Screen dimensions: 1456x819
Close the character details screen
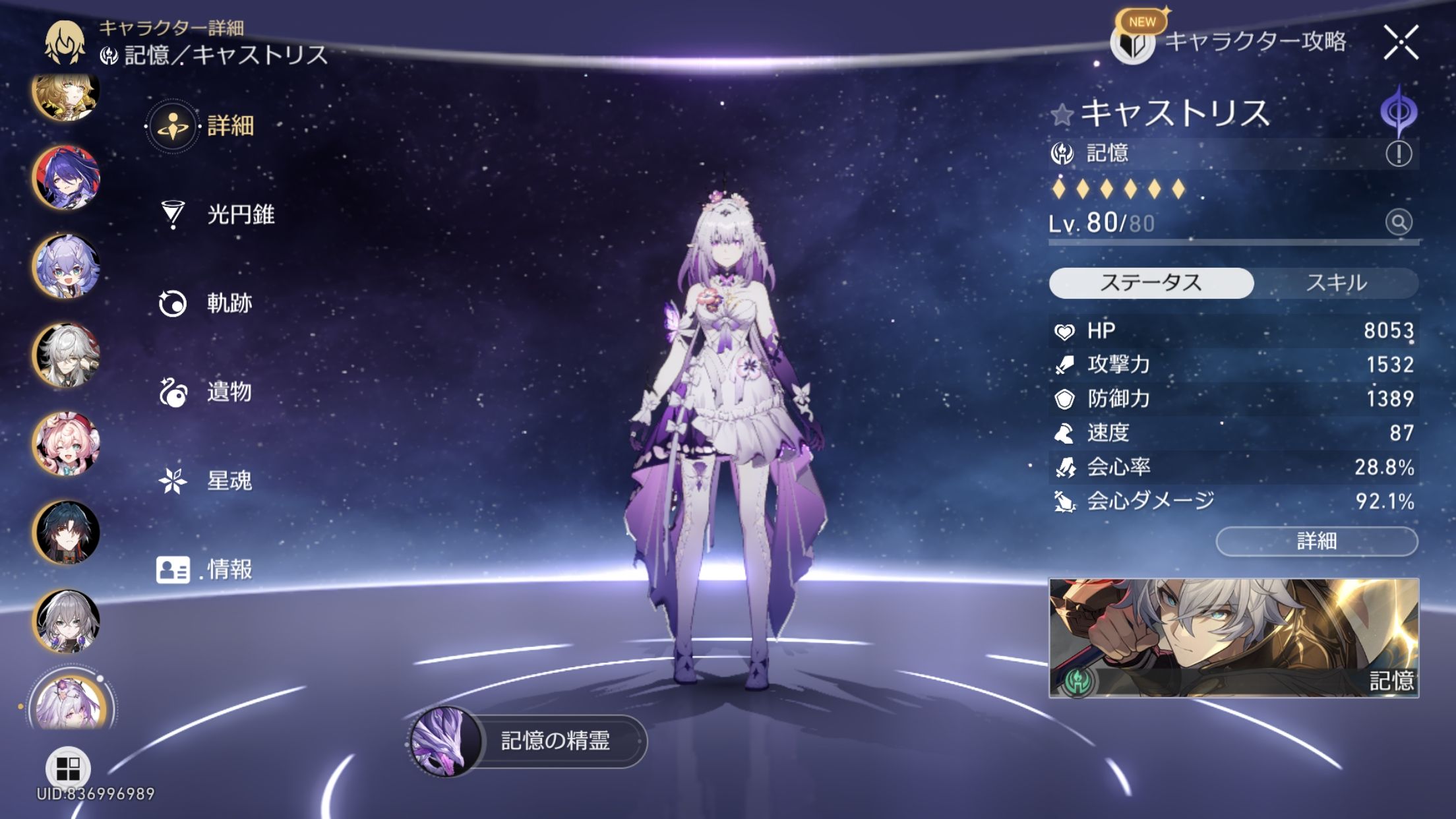click(1401, 43)
